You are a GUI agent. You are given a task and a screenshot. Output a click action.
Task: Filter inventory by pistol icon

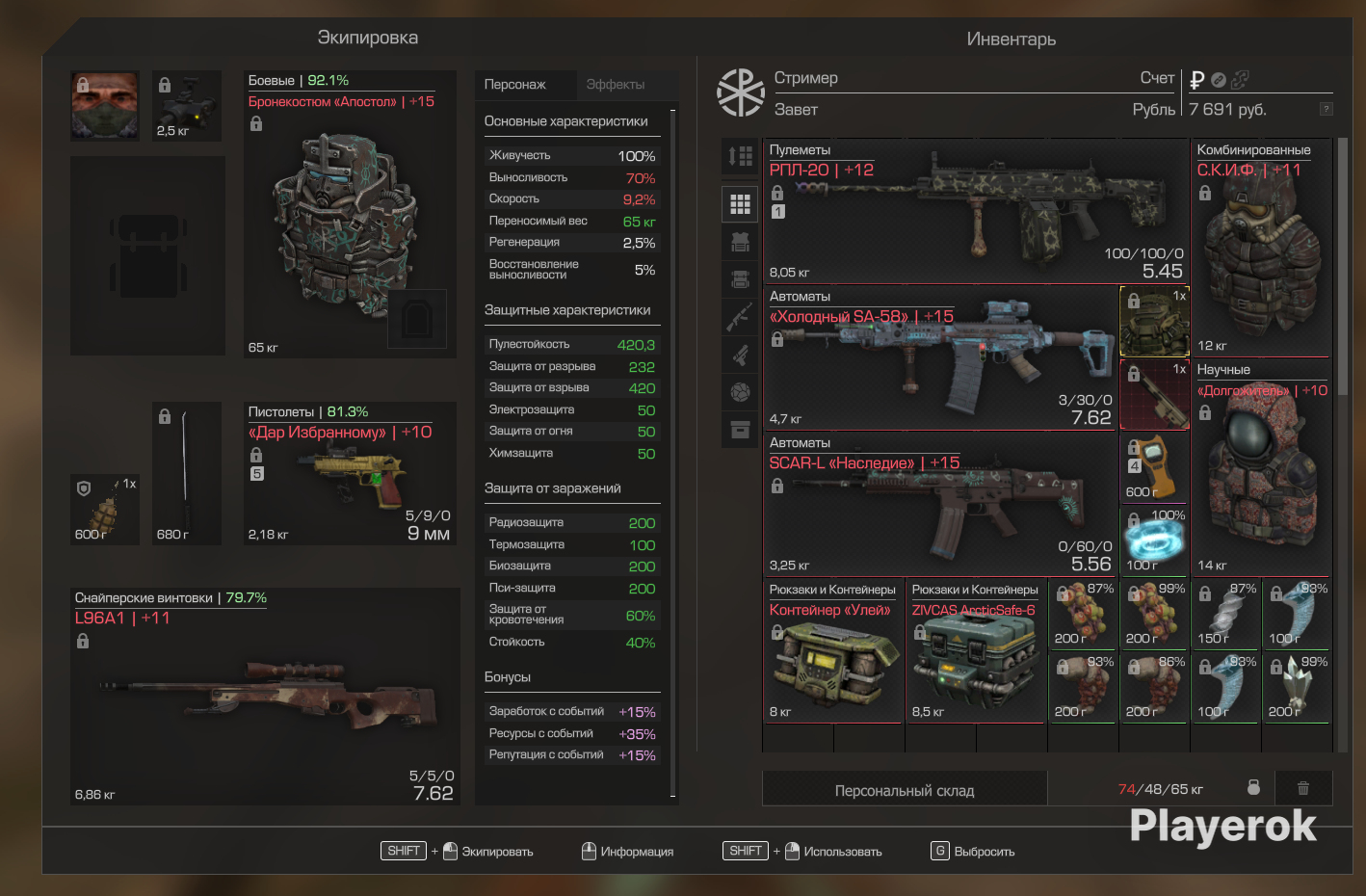coord(740,355)
